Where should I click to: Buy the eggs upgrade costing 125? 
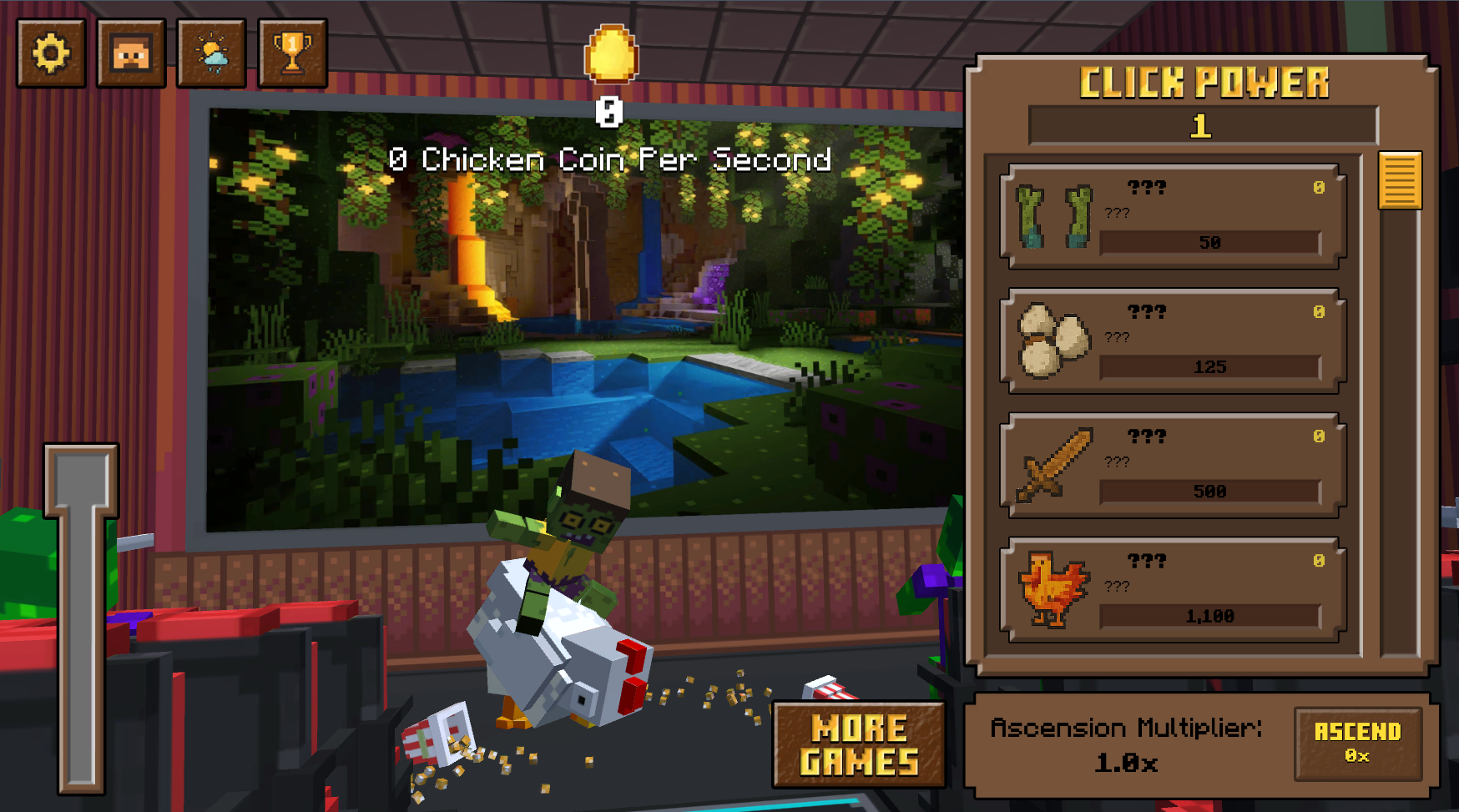click(1173, 341)
